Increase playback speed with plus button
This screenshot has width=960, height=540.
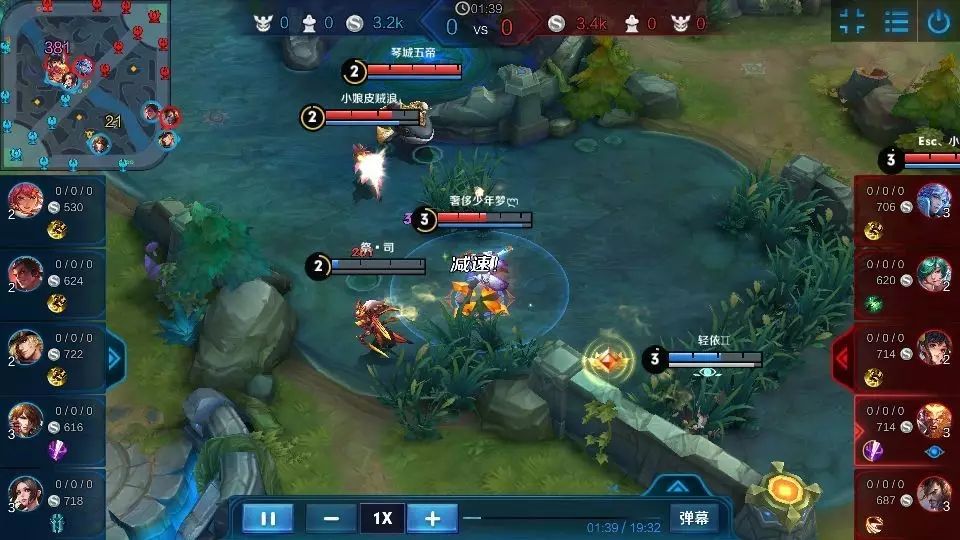pos(432,519)
